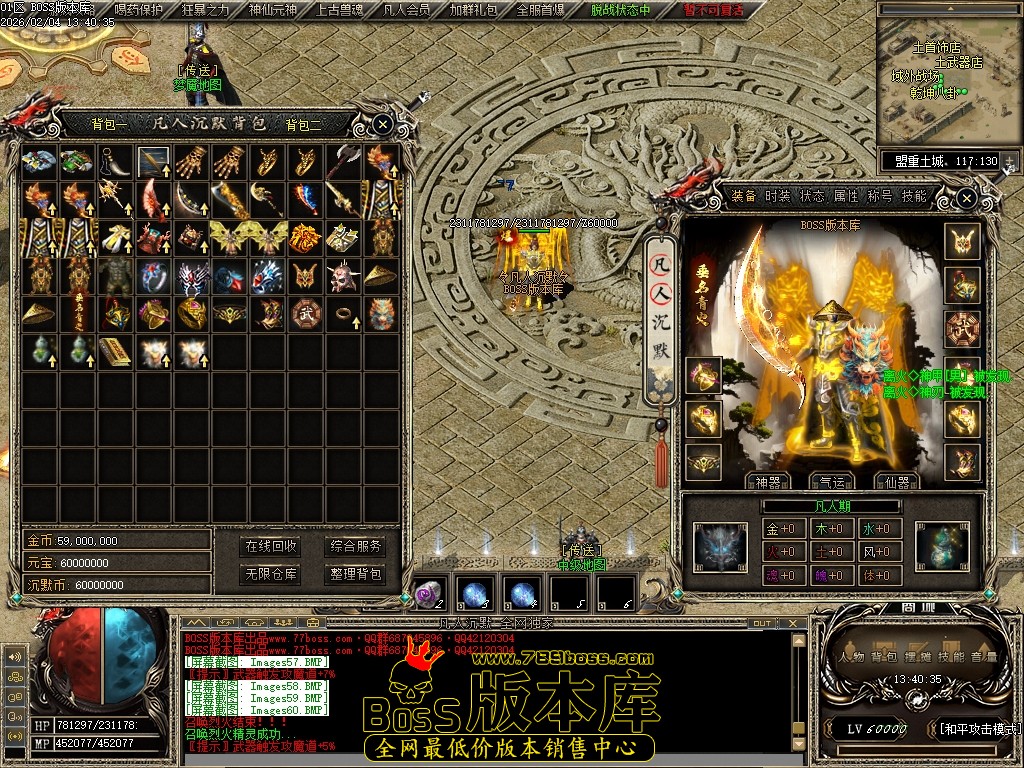This screenshot has width=1024, height=768.
Task: Select the ring item in the bag
Action: click(342, 313)
